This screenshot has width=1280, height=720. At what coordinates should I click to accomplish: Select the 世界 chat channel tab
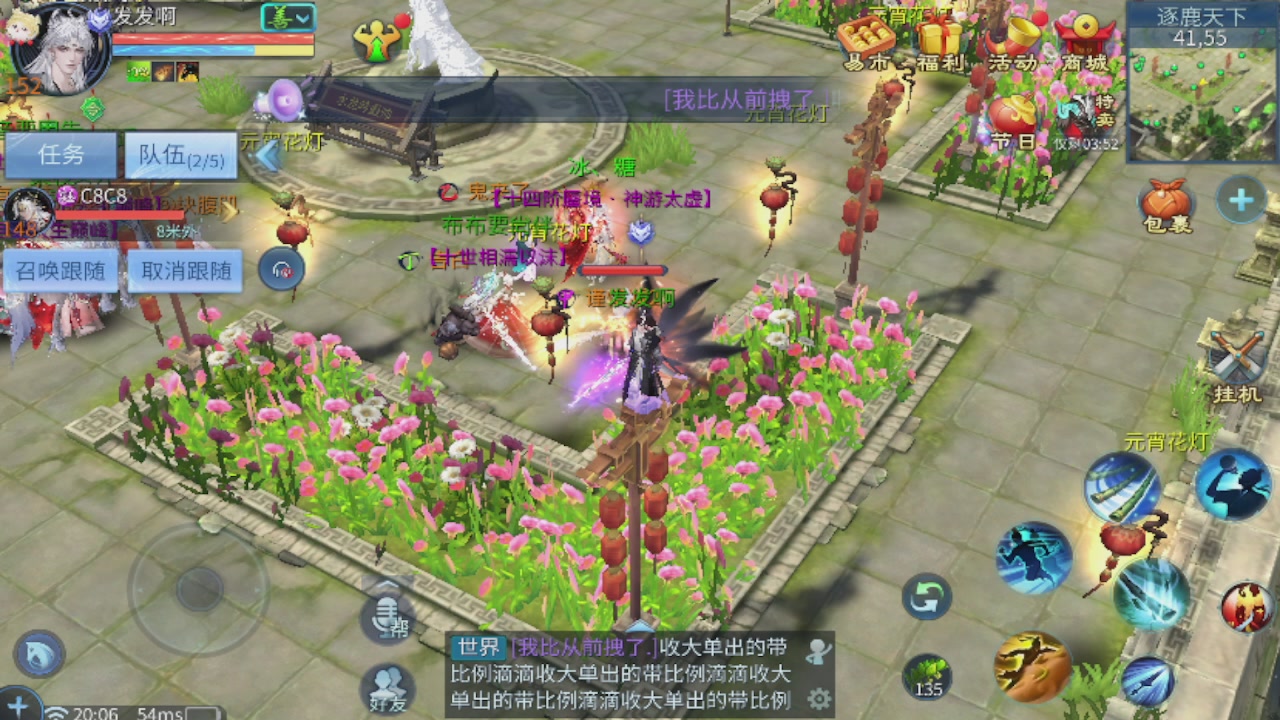[477, 650]
